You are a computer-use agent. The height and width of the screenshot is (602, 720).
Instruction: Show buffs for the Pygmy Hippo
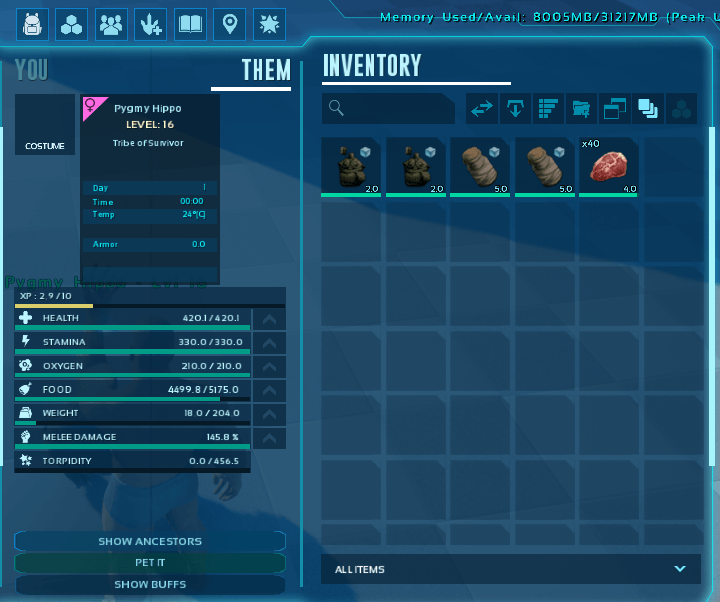click(x=150, y=584)
